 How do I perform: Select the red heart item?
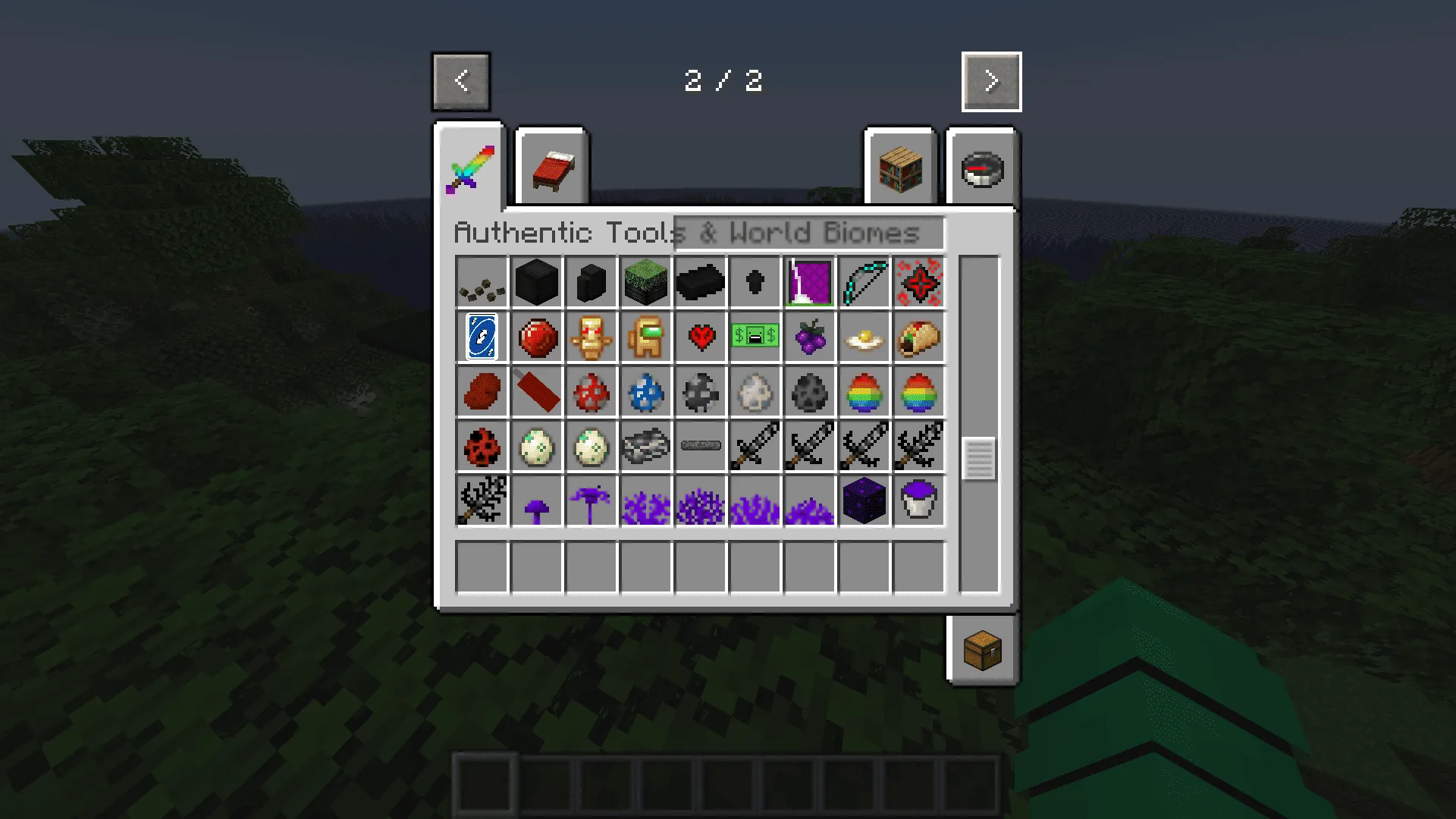[701, 338]
